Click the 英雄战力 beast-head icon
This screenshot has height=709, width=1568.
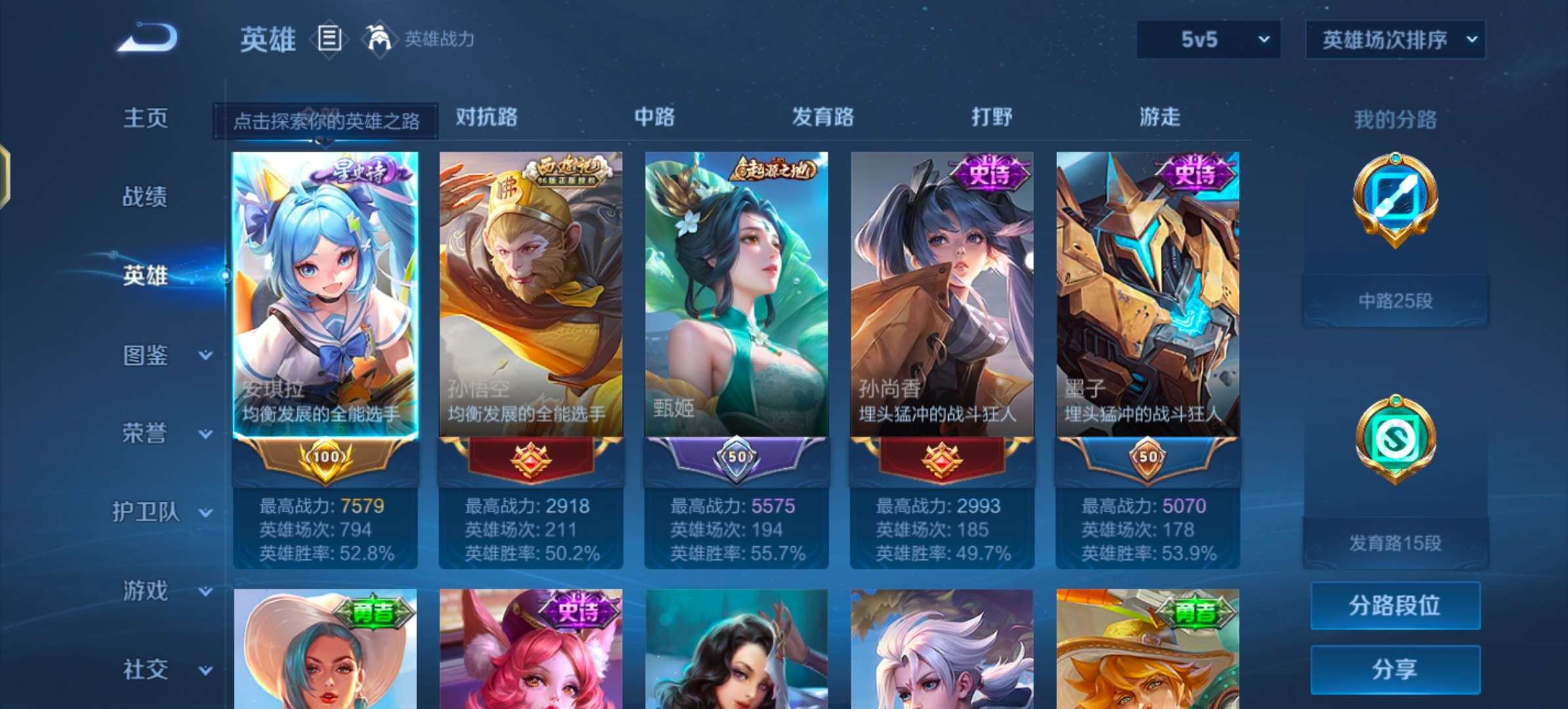coord(378,40)
